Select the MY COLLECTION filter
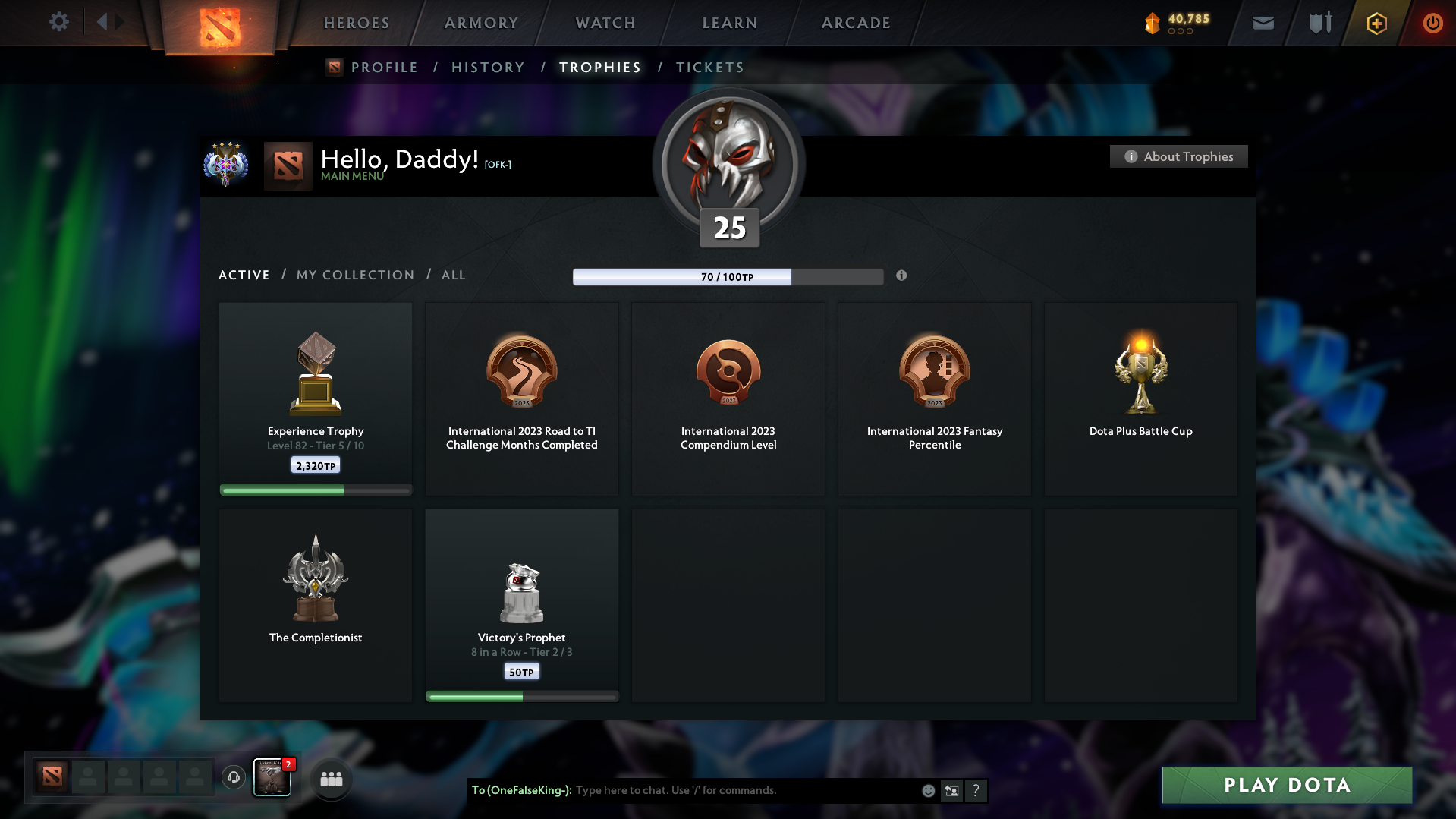 pyautogui.click(x=354, y=275)
